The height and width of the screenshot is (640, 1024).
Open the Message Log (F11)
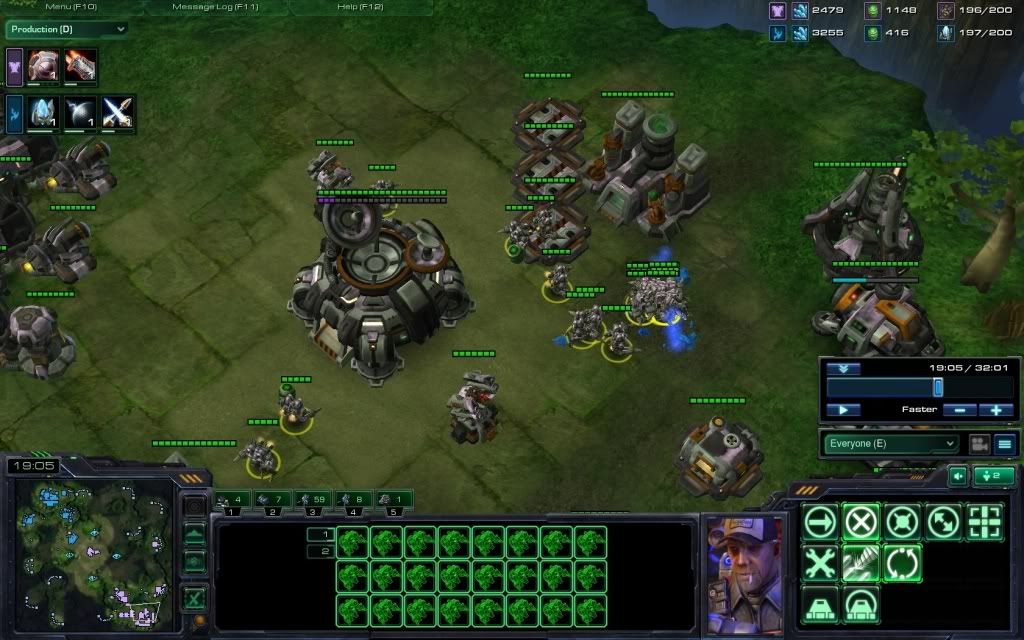[215, 7]
